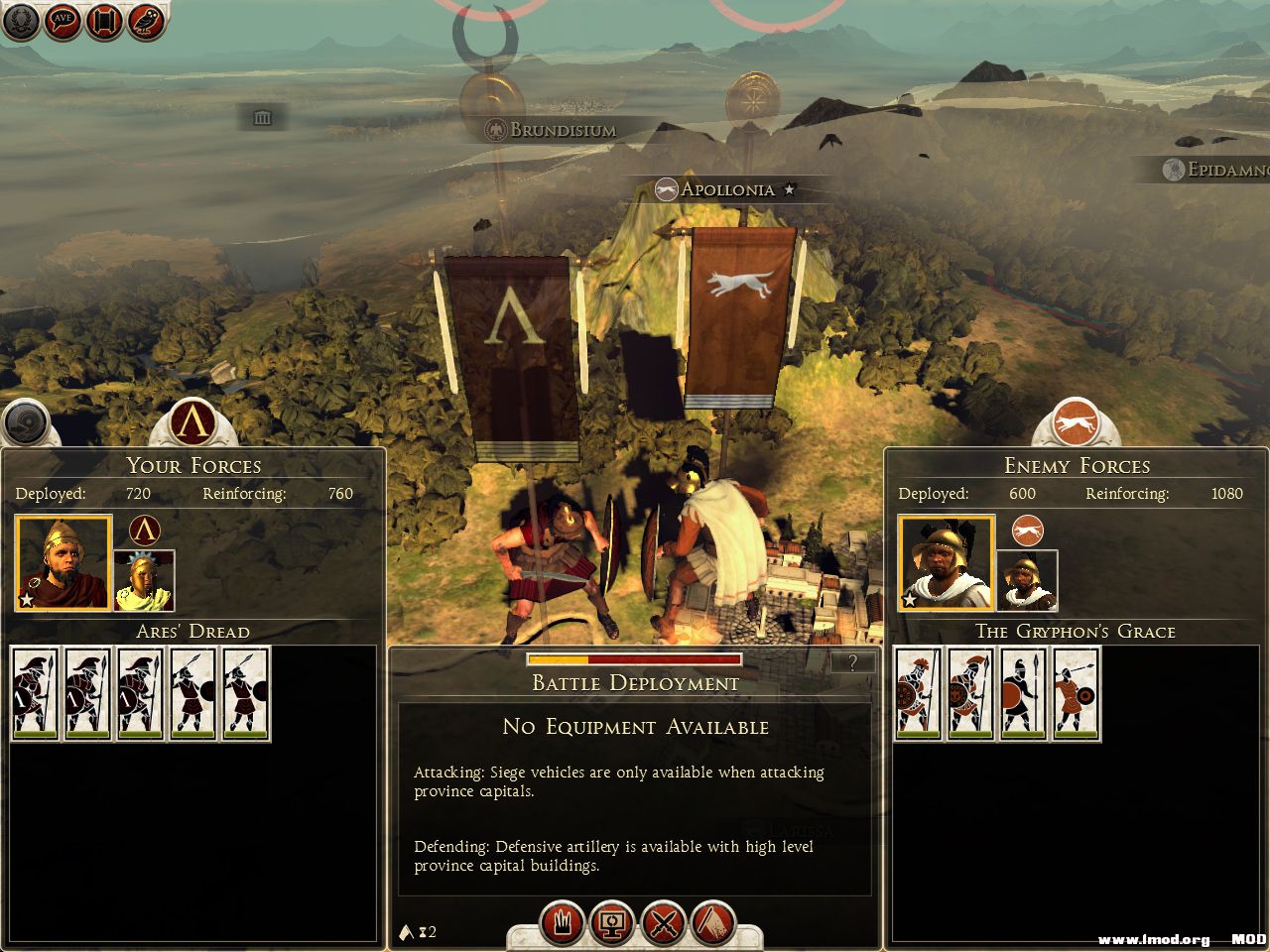
Task: Click the raised hand stance button
Action: [x=562, y=923]
